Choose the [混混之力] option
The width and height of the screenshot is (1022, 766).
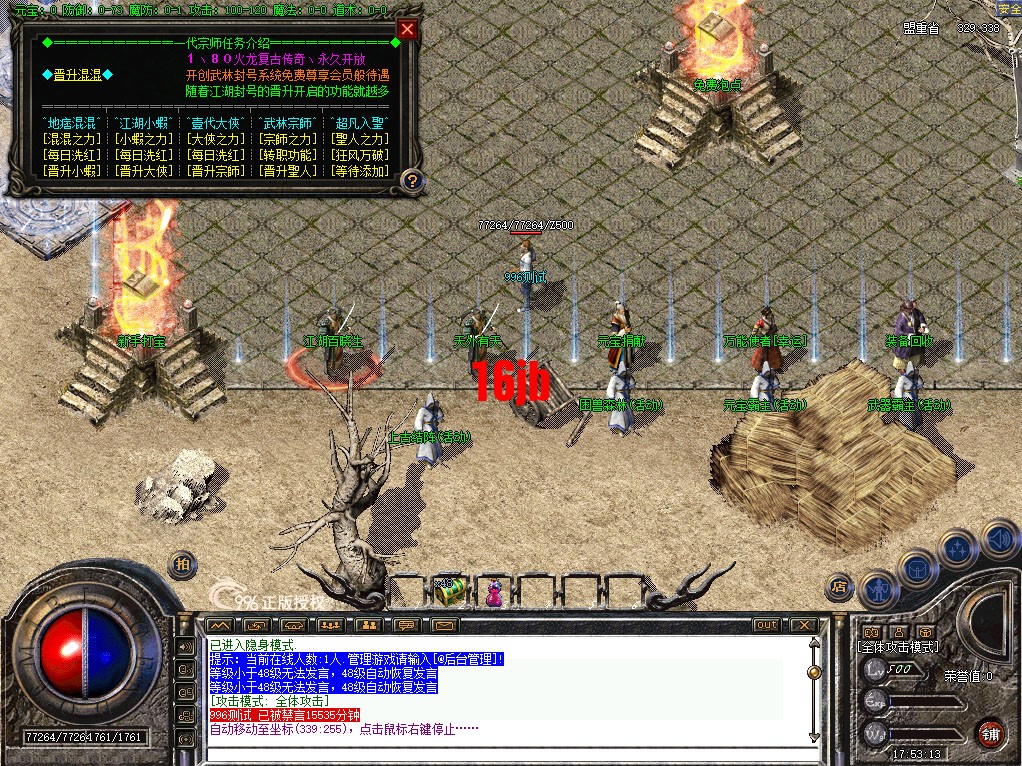73,139
